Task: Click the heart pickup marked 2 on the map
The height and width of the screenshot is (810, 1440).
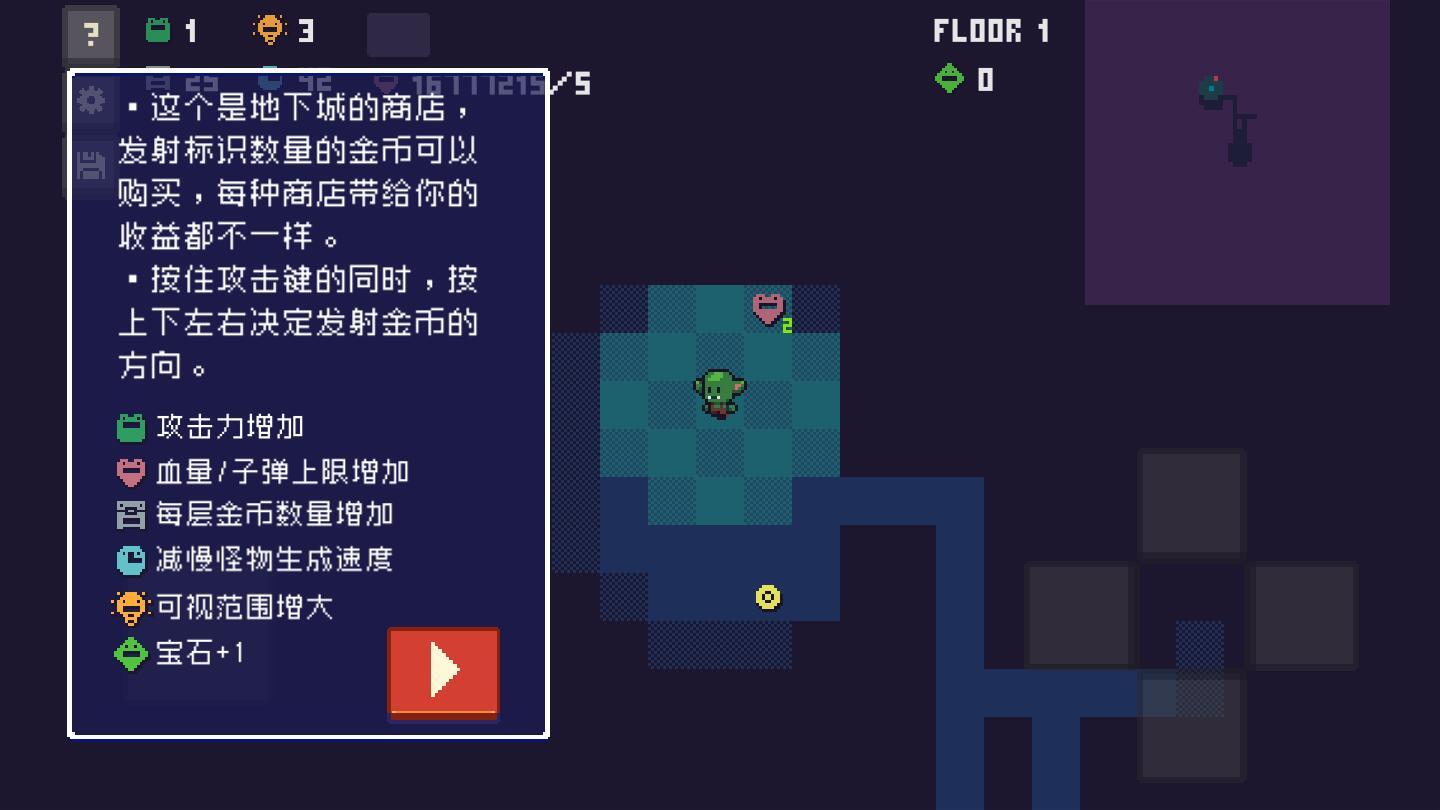Action: 768,310
